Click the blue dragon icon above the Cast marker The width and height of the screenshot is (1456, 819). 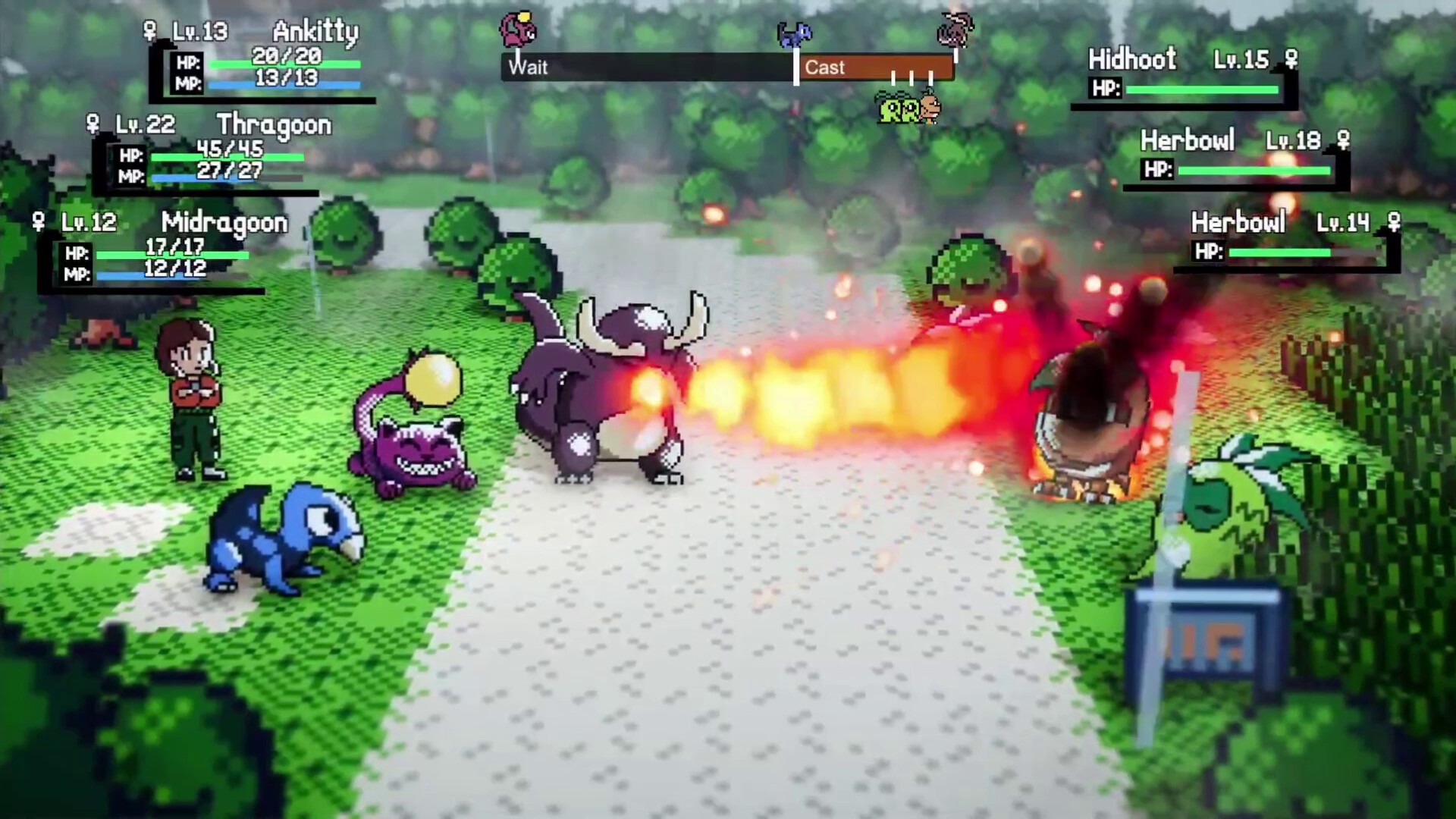[795, 34]
